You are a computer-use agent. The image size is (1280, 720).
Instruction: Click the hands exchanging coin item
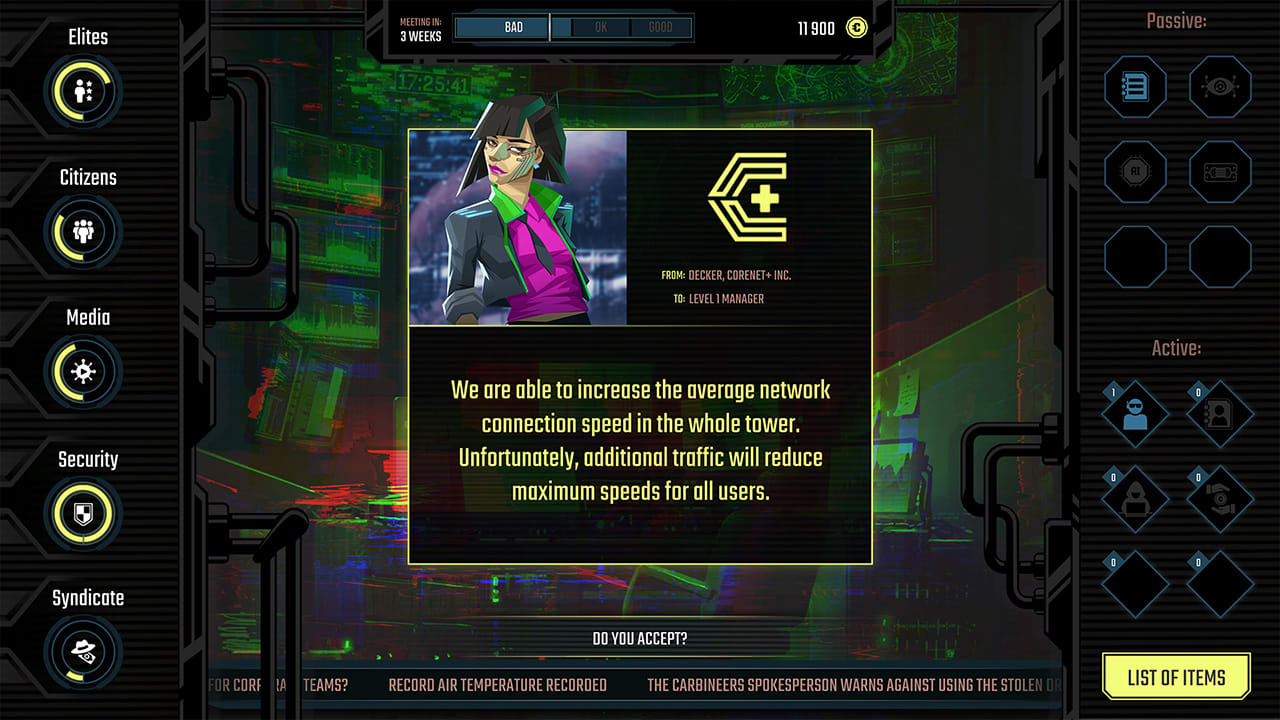coord(1219,497)
